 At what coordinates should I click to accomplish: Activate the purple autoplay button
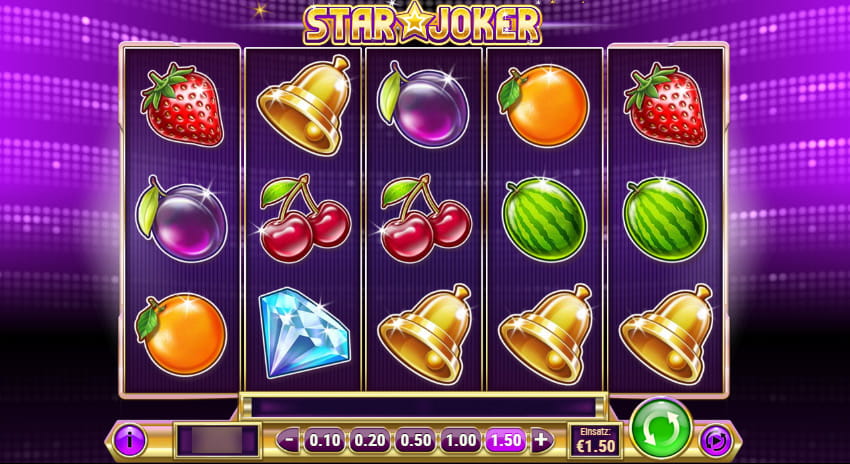(x=714, y=439)
